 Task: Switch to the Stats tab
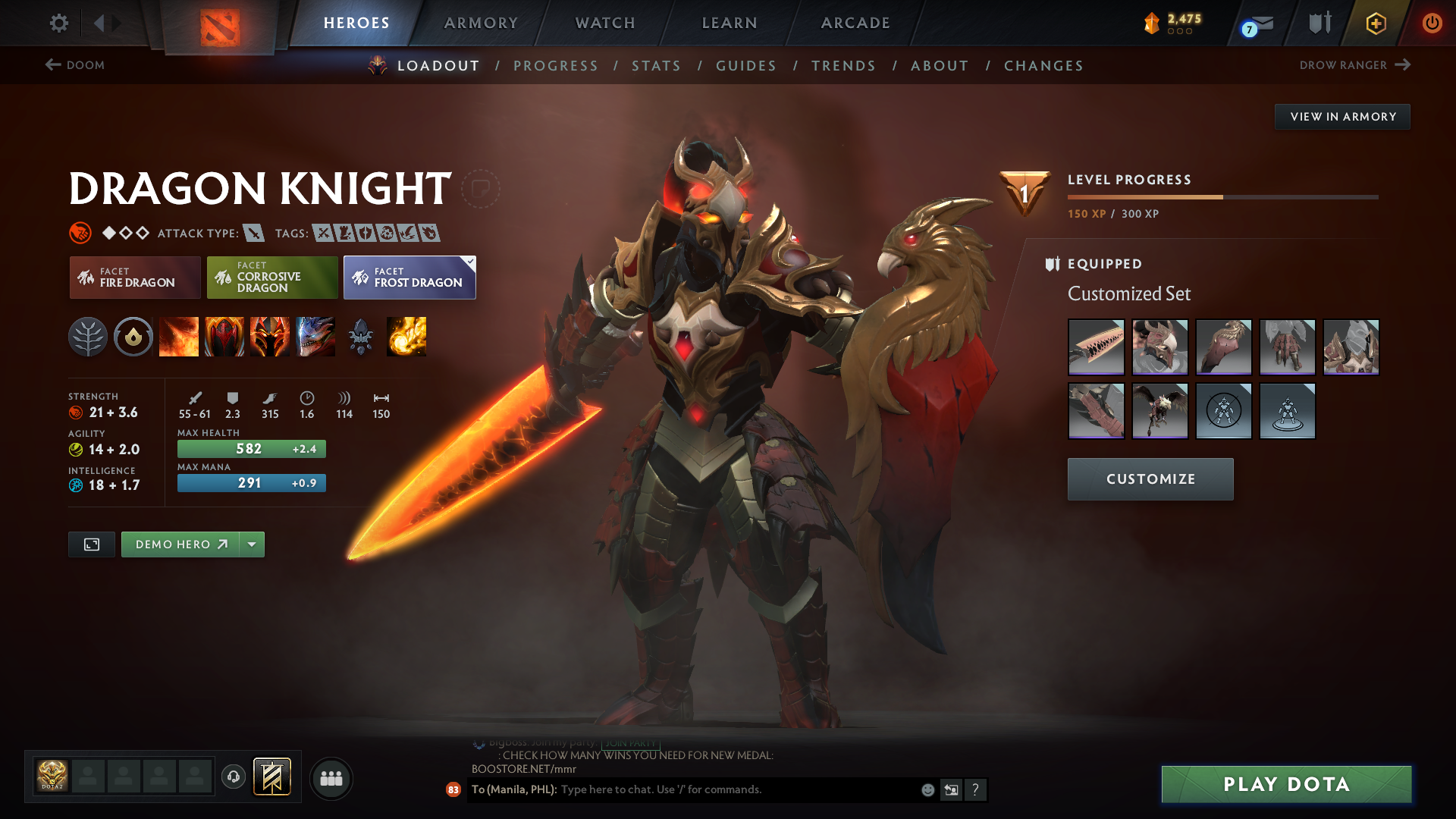pos(656,65)
